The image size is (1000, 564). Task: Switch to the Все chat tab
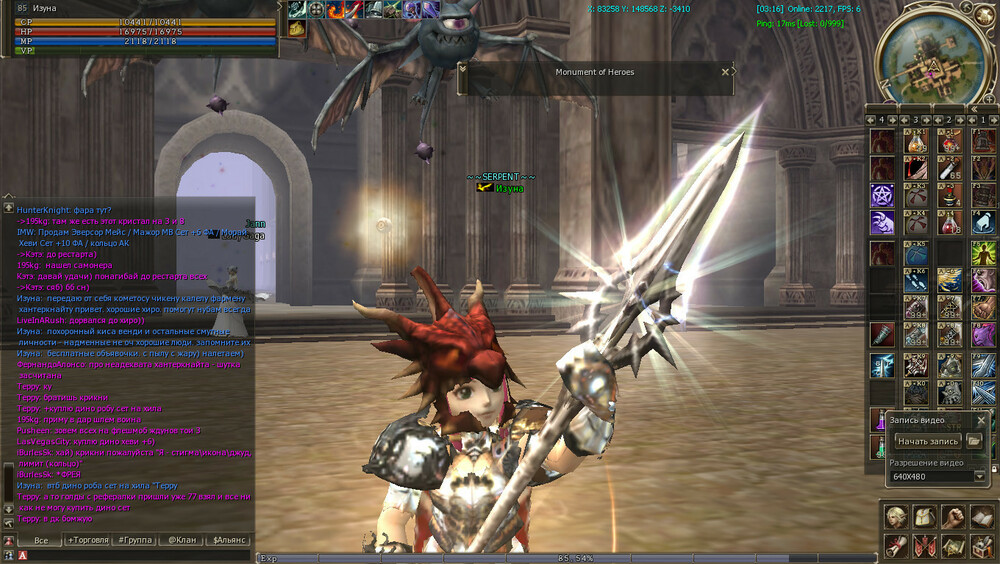pos(41,540)
